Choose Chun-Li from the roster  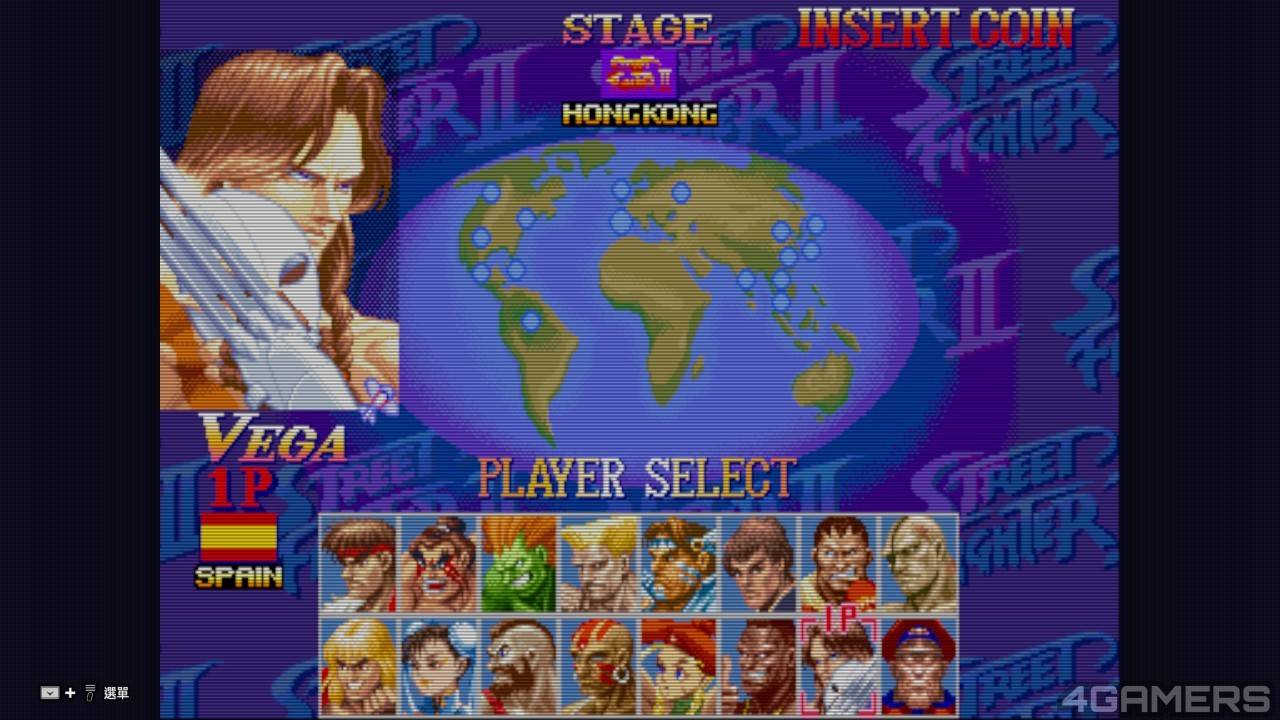tap(439, 665)
